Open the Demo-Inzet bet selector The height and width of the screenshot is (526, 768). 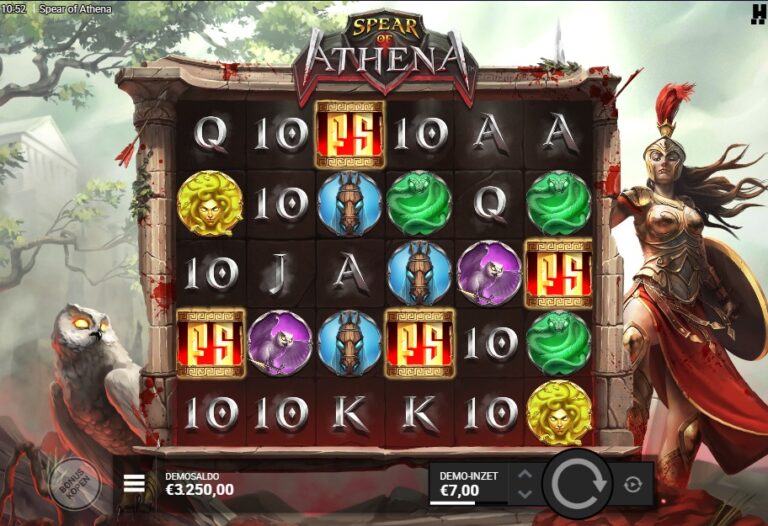click(468, 484)
